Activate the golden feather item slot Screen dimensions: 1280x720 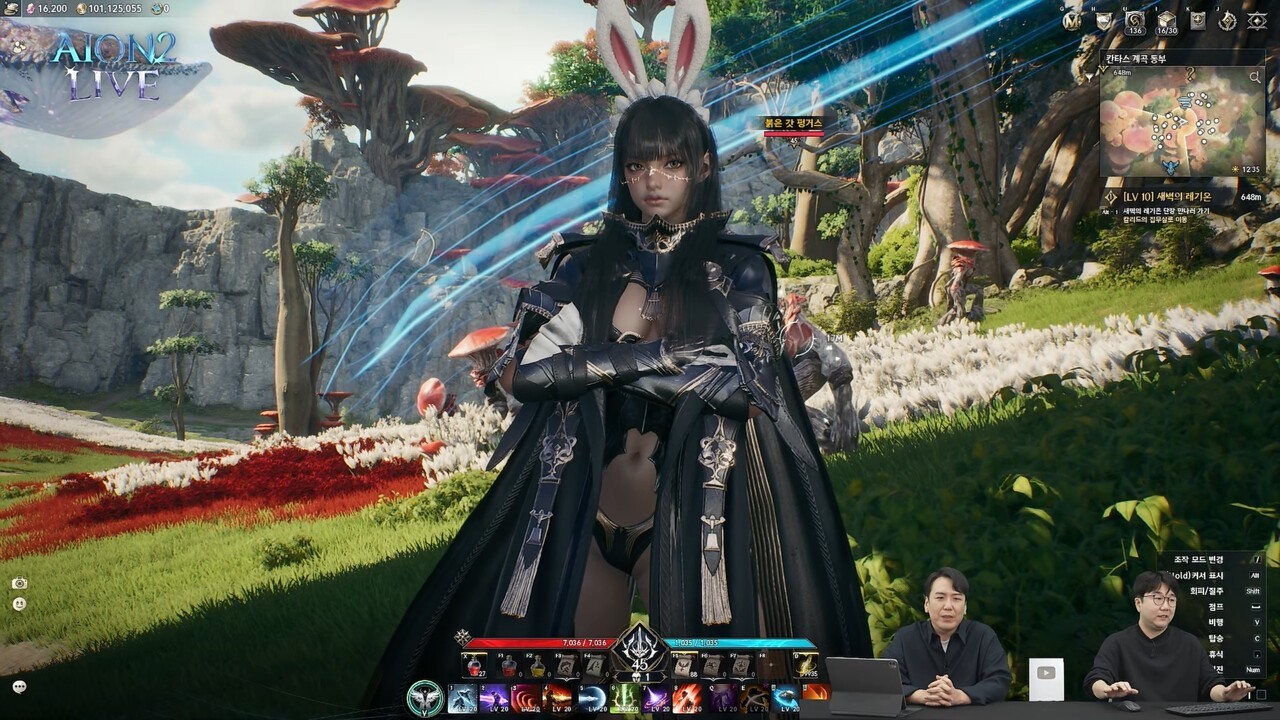[805, 665]
